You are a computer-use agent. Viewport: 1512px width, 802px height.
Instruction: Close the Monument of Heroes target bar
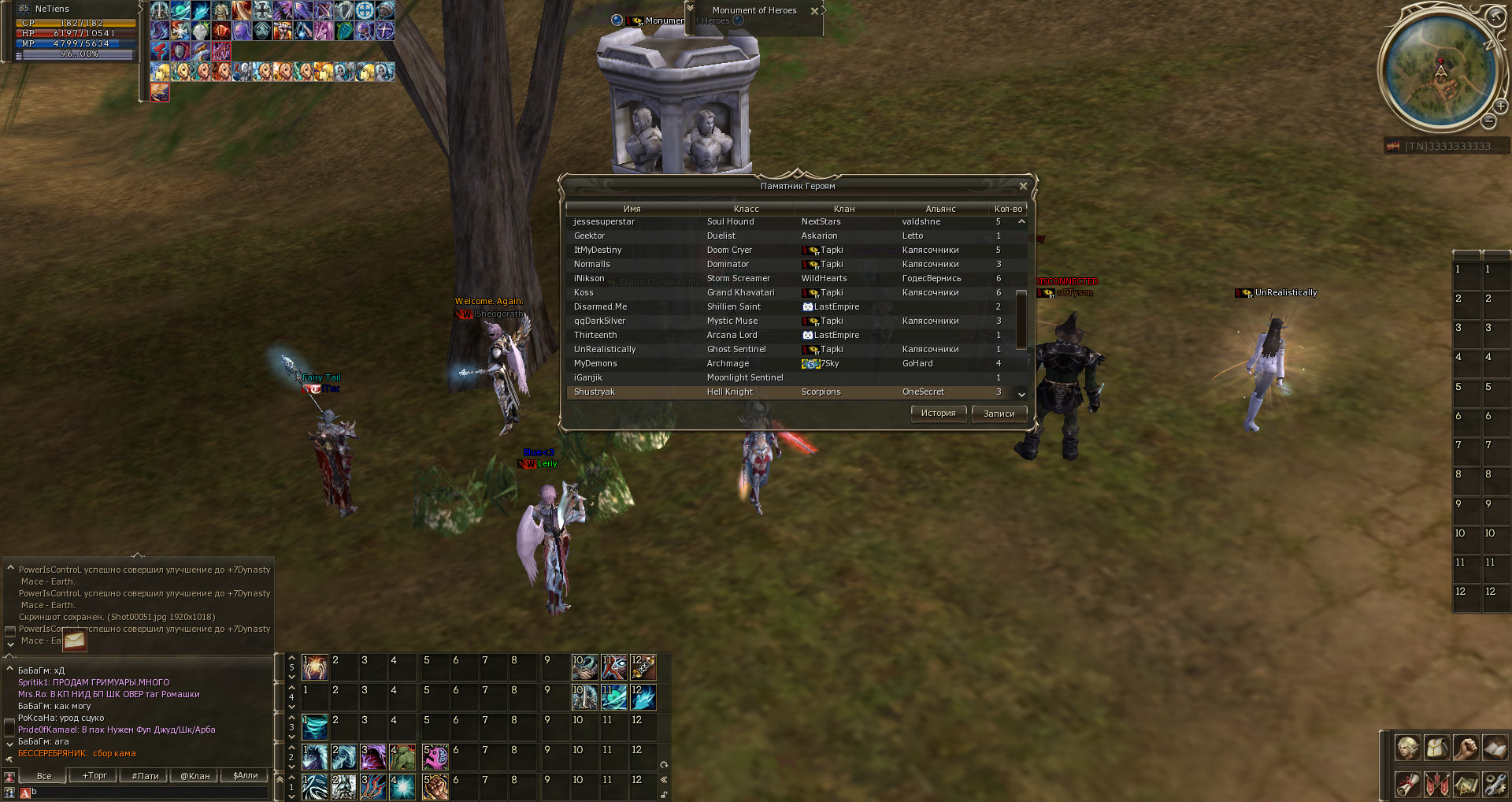click(x=814, y=11)
